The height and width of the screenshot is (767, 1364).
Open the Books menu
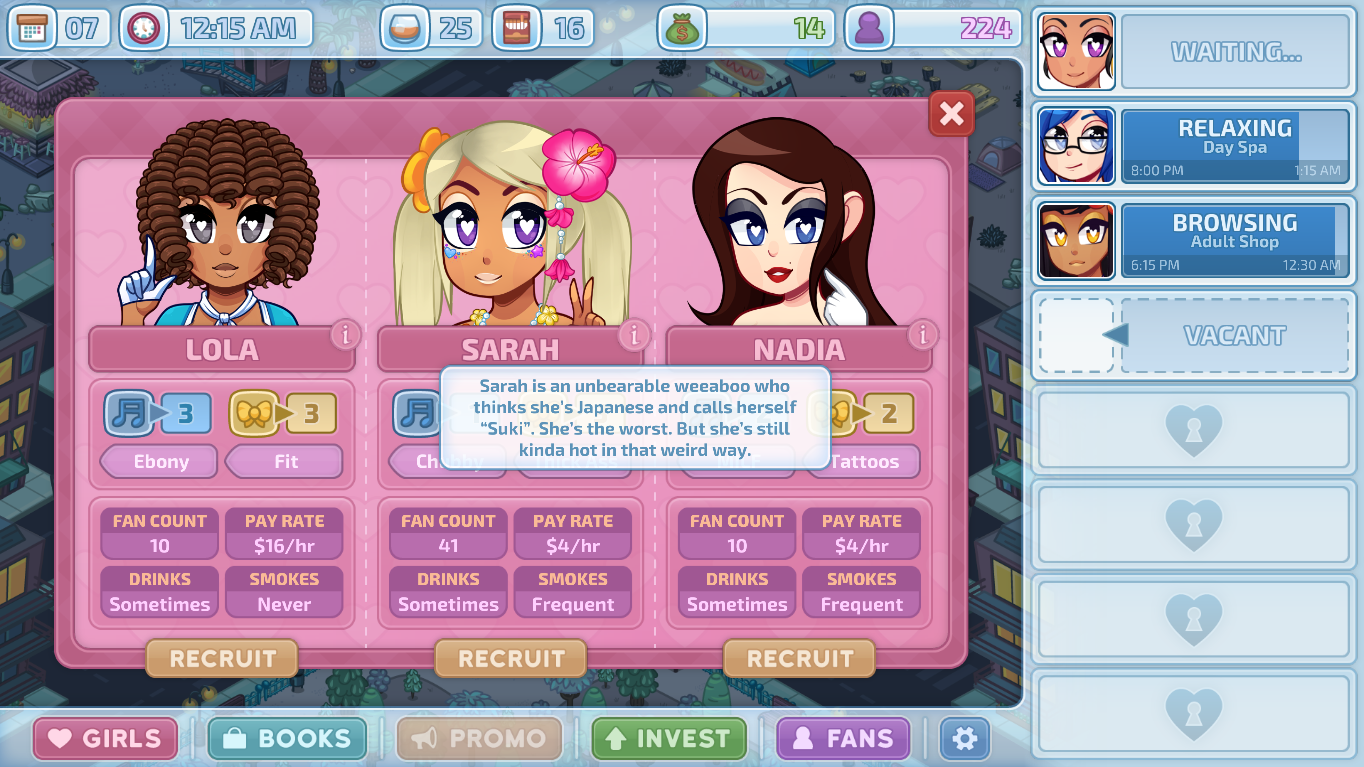[x=287, y=739]
